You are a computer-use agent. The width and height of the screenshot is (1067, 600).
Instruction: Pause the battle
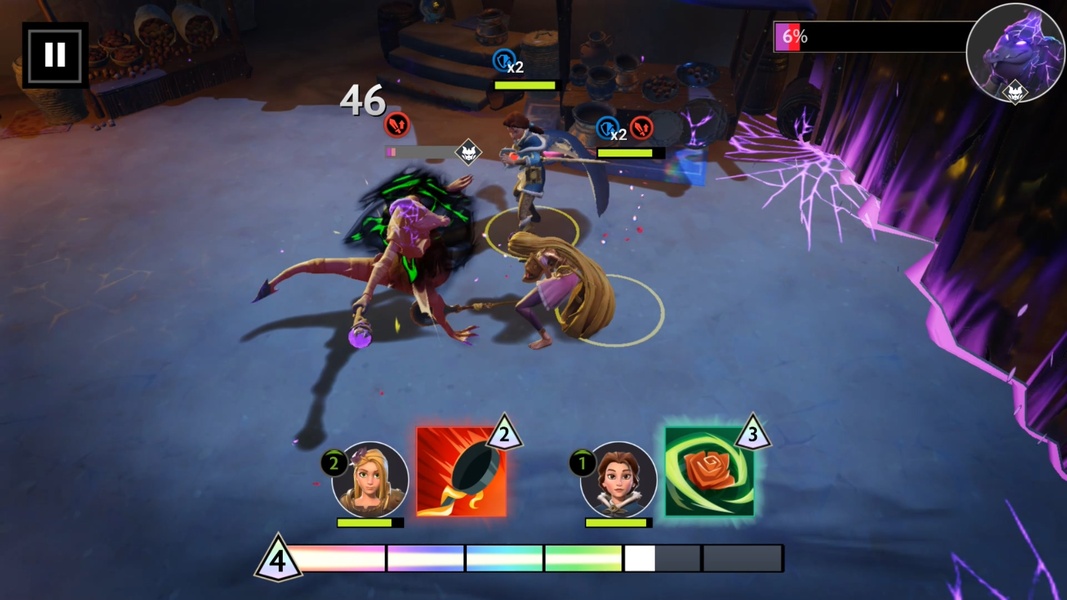54,55
